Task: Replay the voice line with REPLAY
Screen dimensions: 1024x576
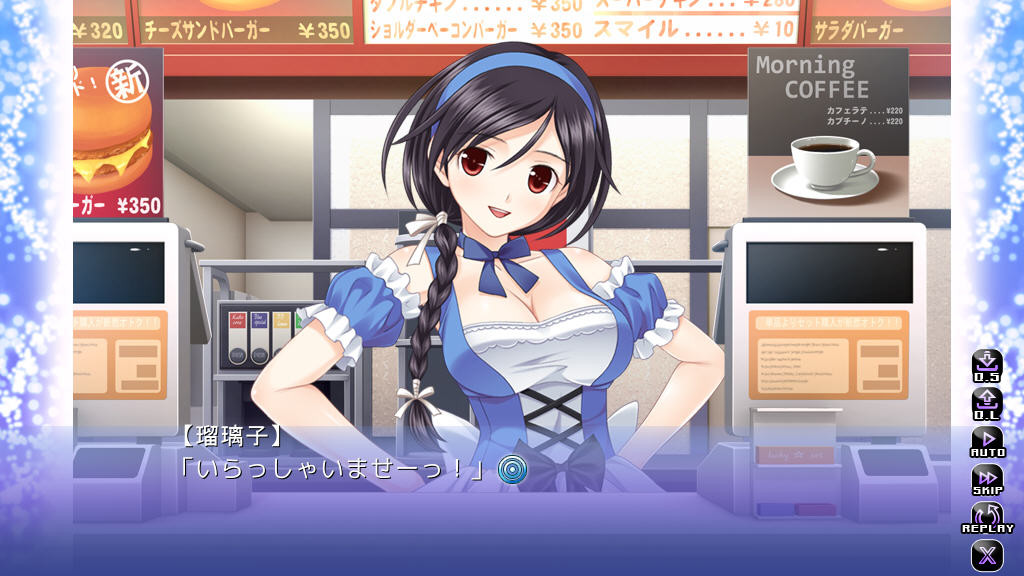Action: pyautogui.click(x=987, y=517)
